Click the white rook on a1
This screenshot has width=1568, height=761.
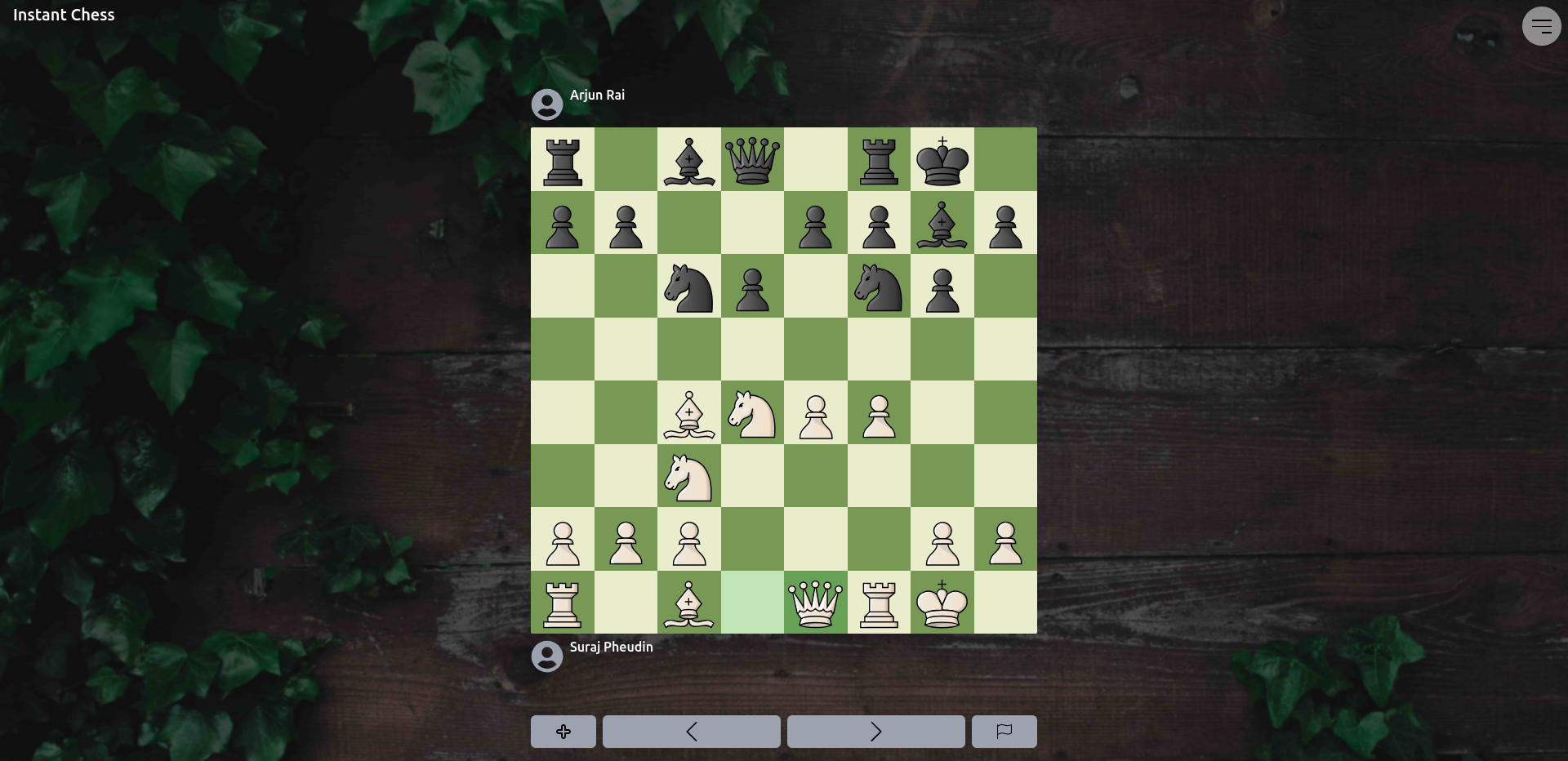[562, 603]
